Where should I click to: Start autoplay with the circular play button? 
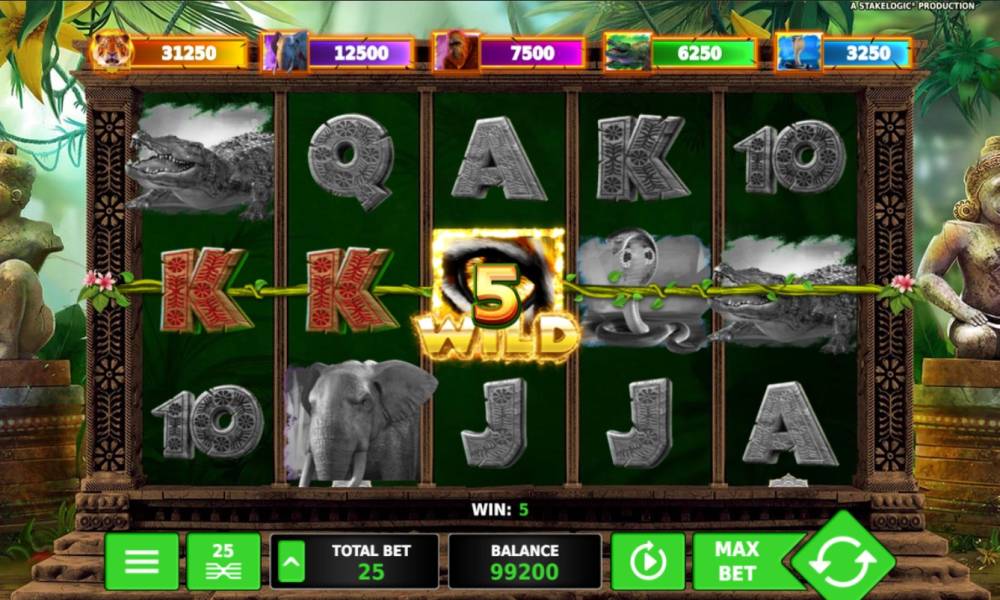[648, 562]
